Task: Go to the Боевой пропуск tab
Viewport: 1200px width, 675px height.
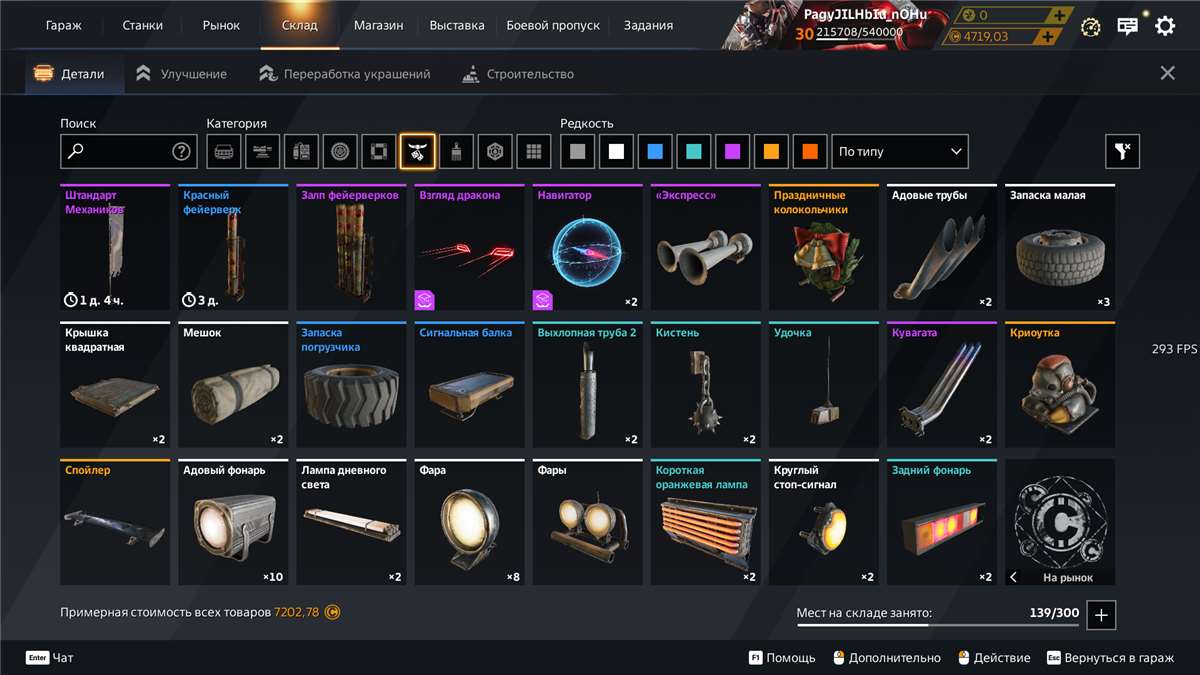Action: coord(554,25)
